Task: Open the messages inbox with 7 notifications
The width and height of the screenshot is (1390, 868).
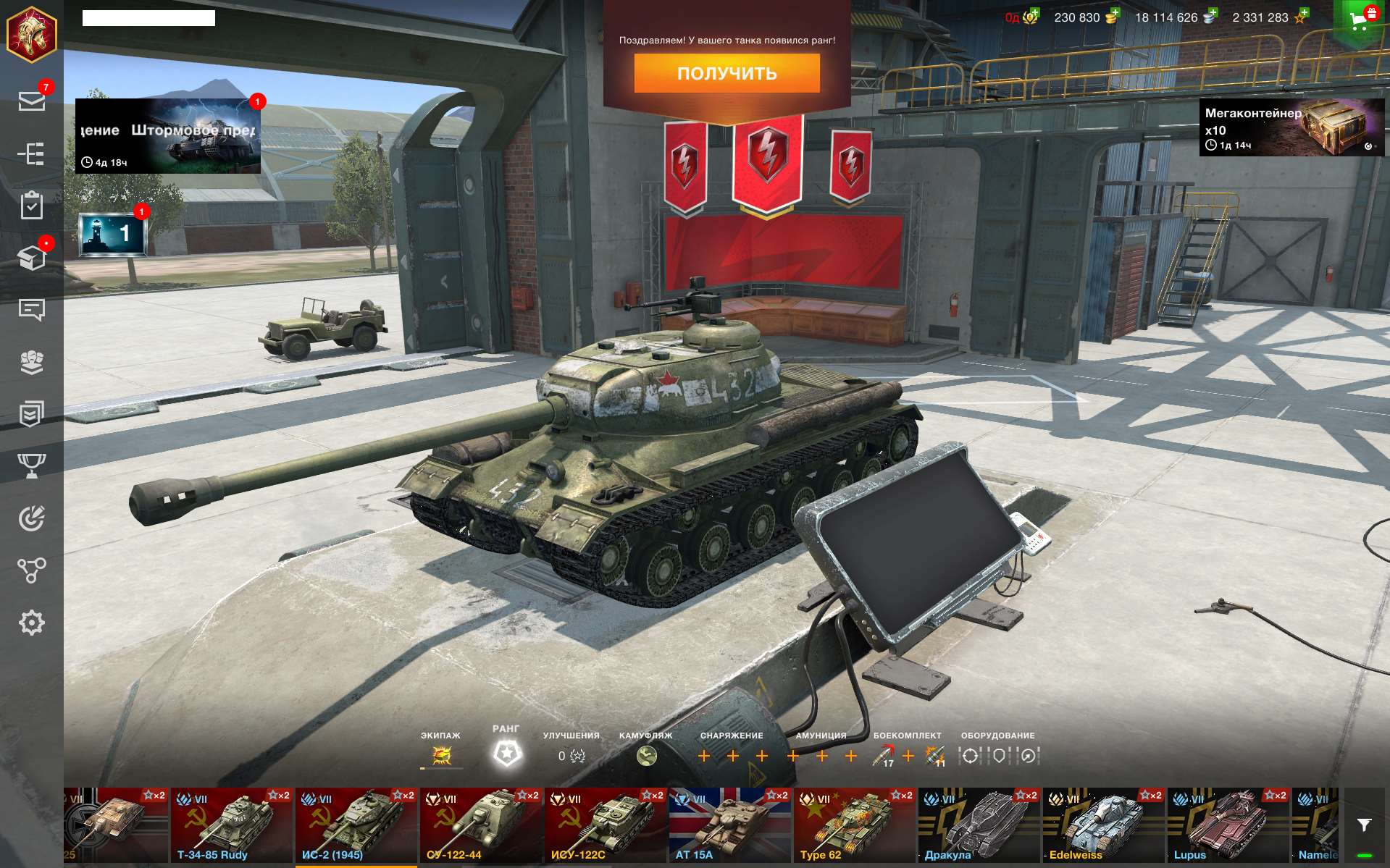Action: (32, 103)
